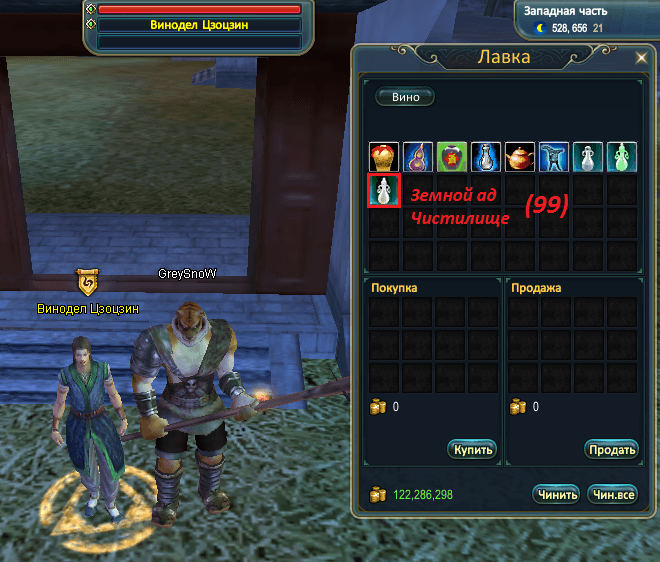Select the clear glass bottle on blue
The image size is (660, 562).
[487, 157]
